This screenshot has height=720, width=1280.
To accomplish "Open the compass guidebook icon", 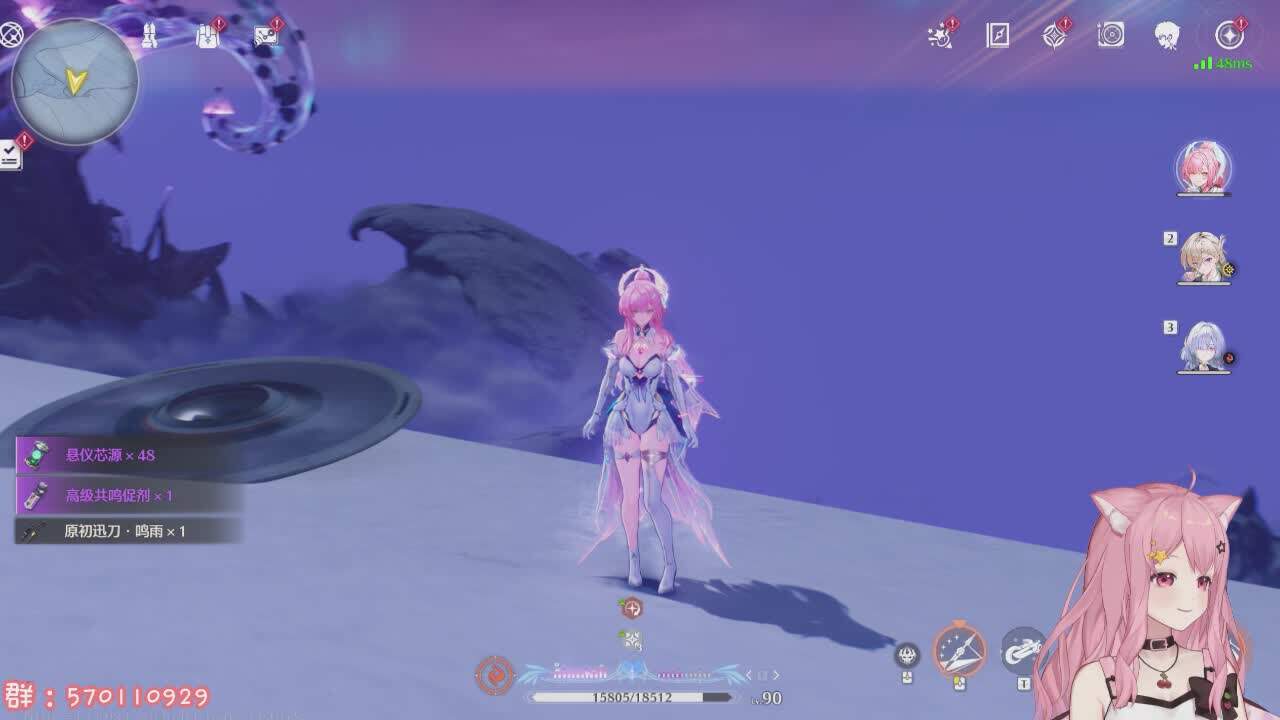I will tap(998, 36).
